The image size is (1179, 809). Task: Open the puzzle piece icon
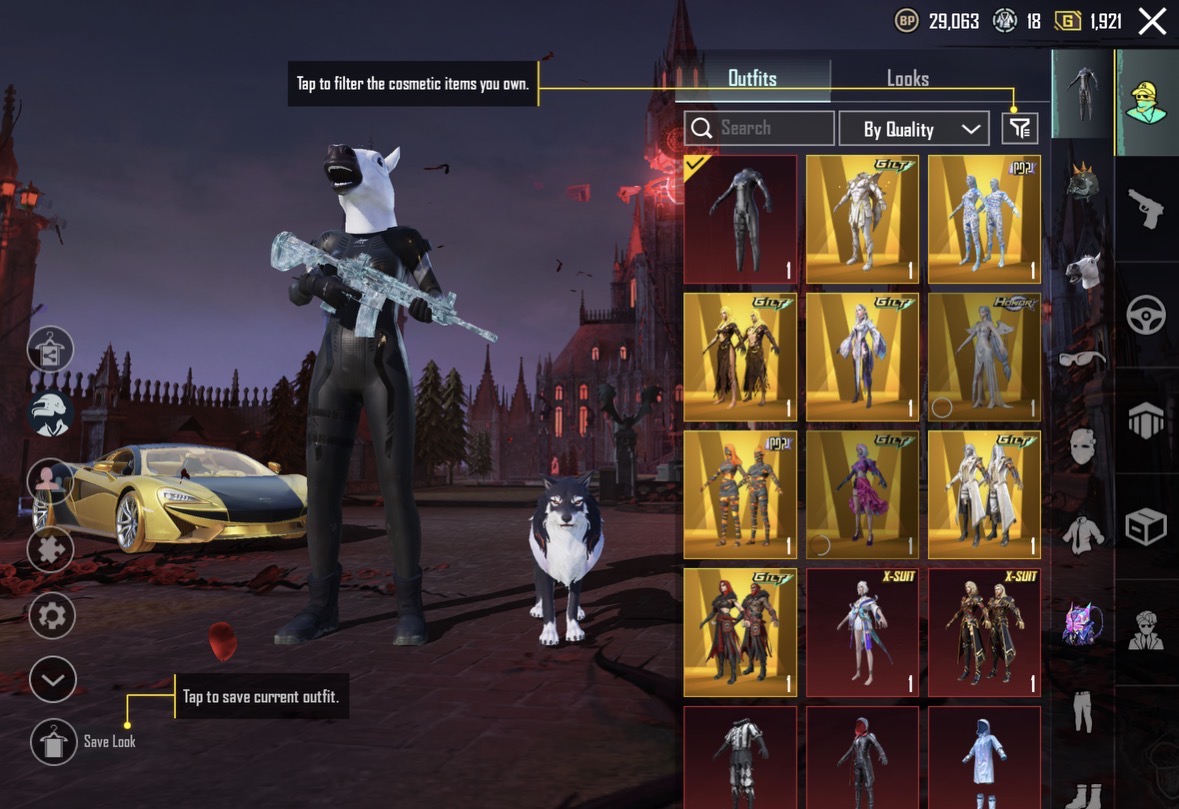(x=52, y=549)
